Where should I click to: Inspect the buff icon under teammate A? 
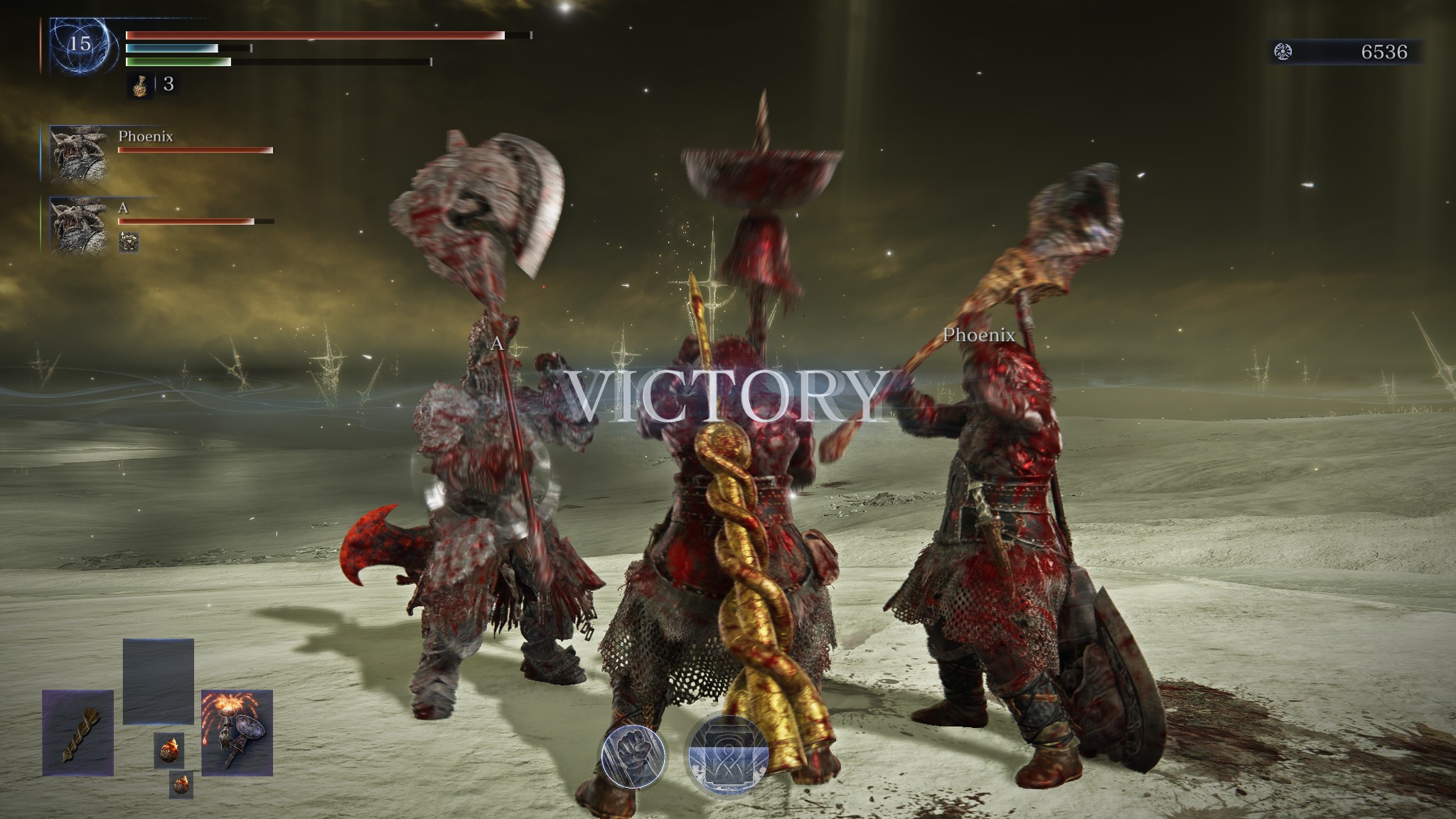click(x=129, y=242)
